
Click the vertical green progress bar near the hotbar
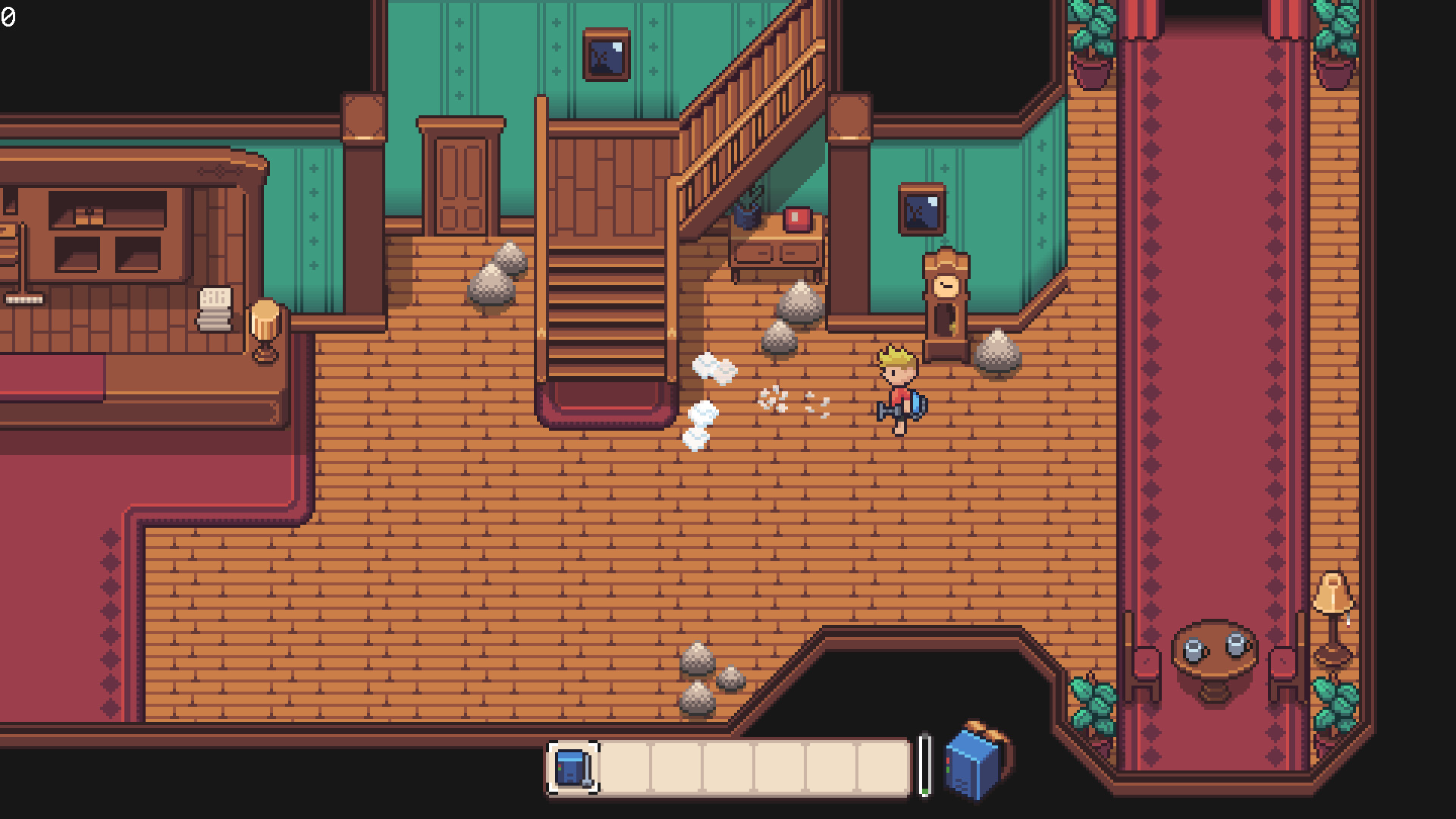(927, 766)
